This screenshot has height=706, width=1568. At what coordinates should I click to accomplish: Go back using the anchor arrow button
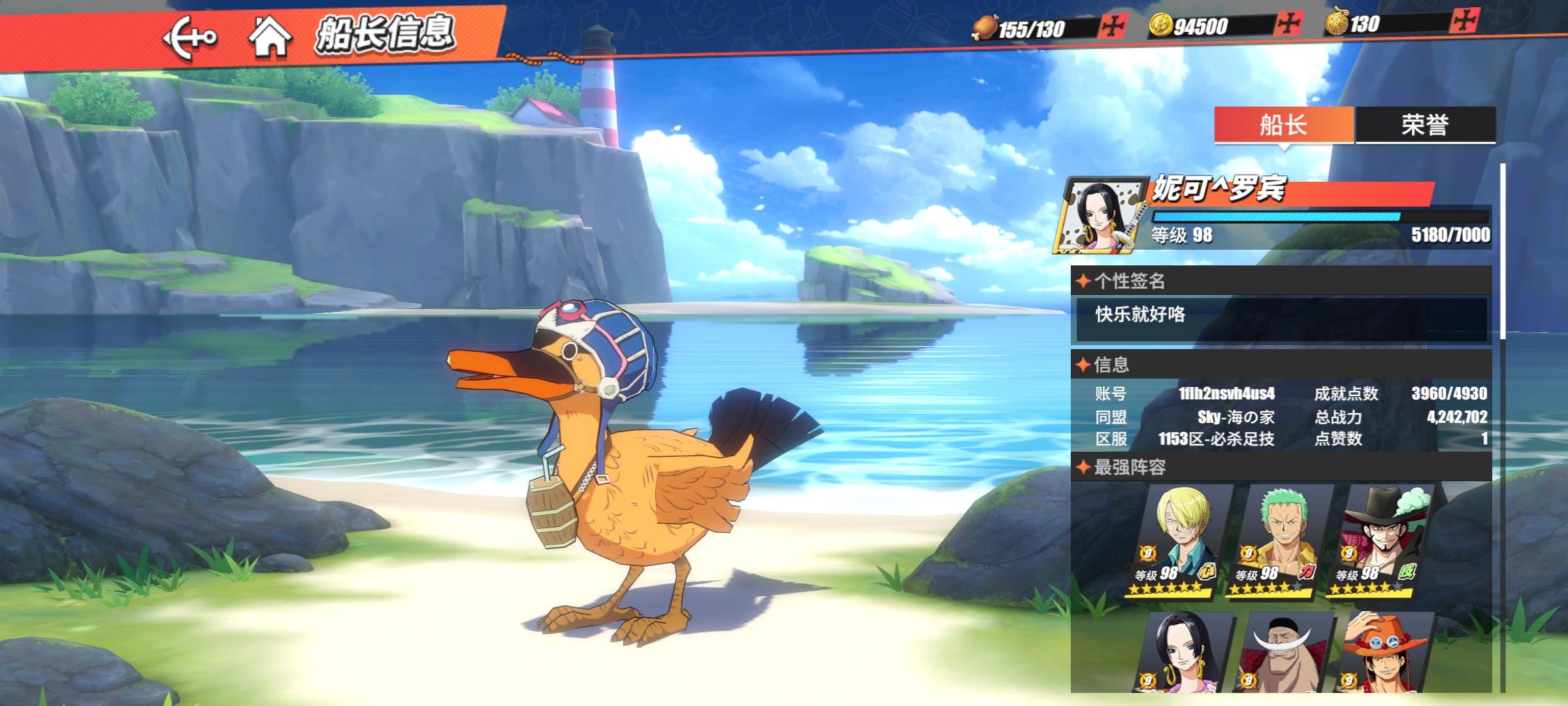click(189, 38)
